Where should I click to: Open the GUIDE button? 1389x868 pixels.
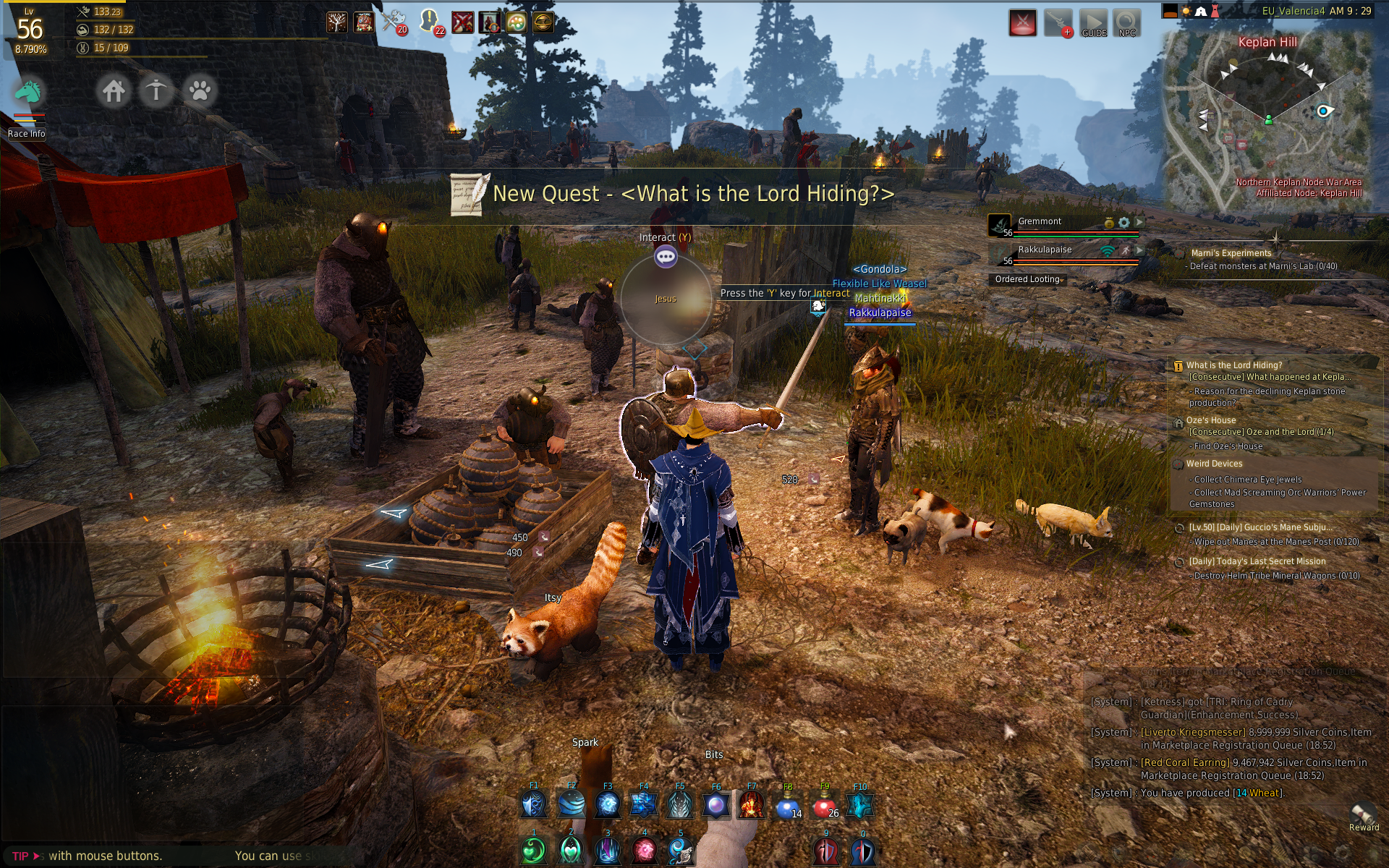coord(1093,23)
